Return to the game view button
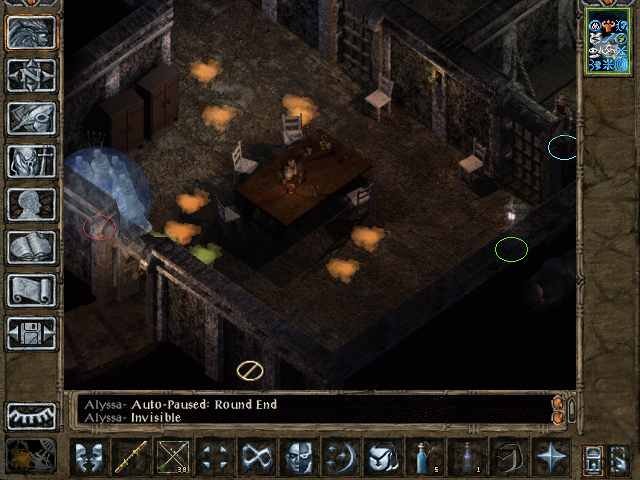 point(31,32)
